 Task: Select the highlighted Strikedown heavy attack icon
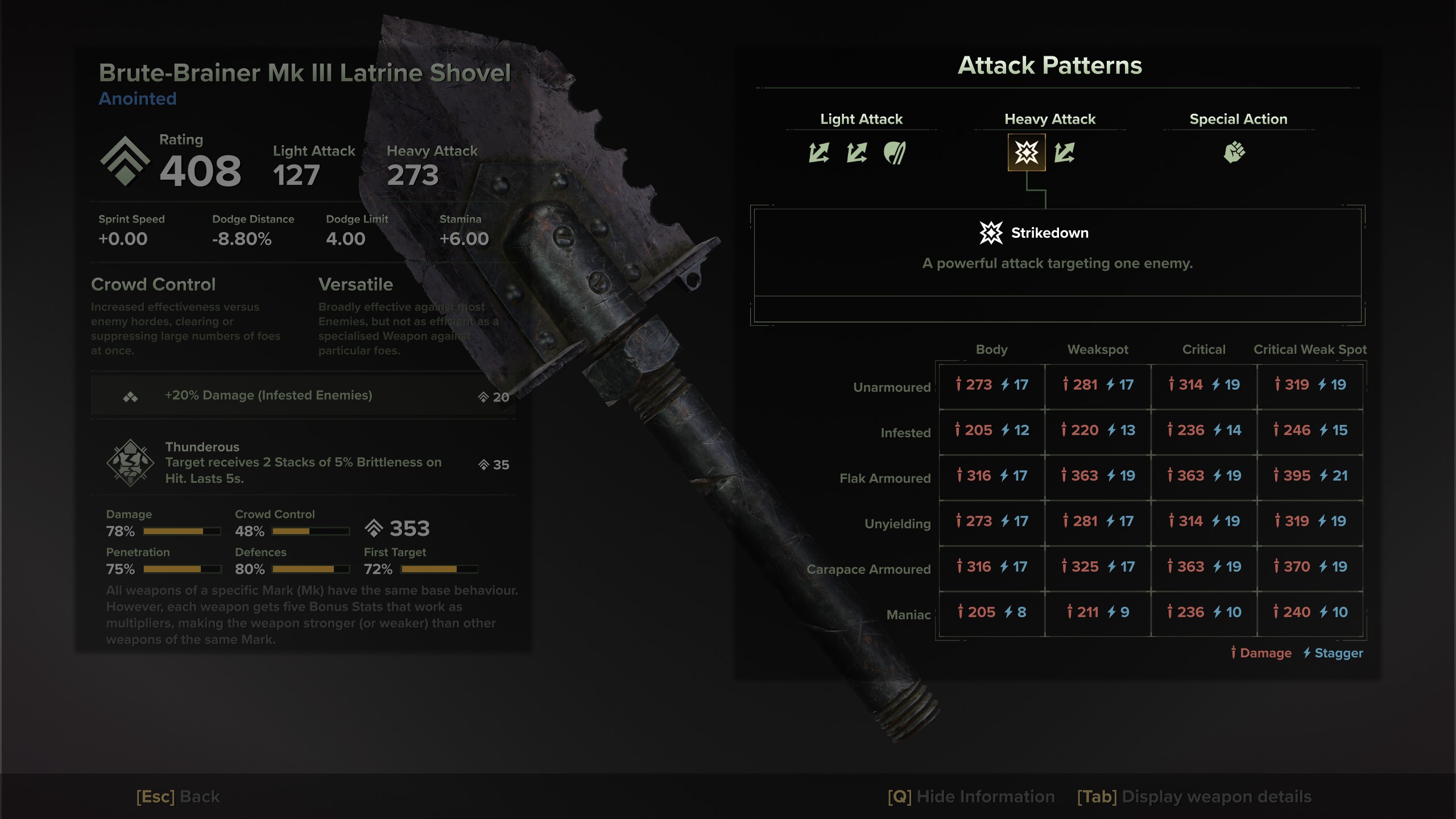[1027, 152]
